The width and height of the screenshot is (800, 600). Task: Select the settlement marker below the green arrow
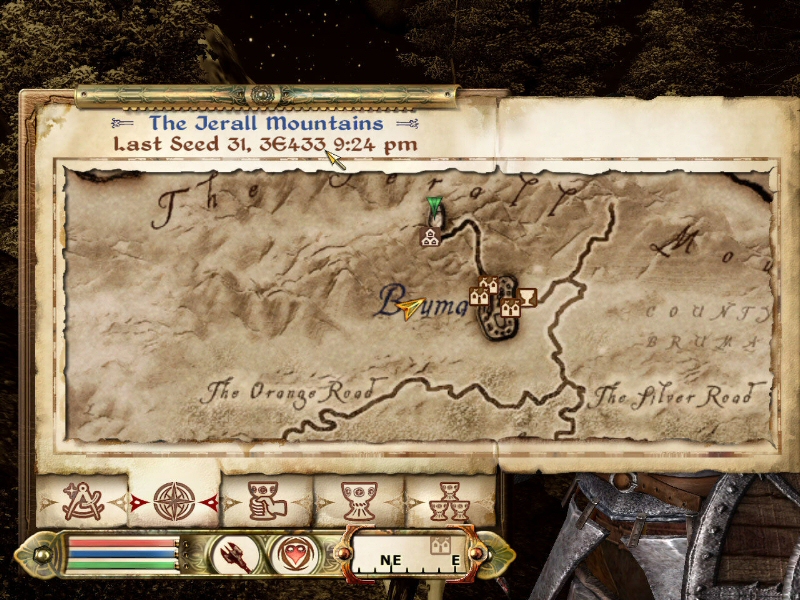click(x=431, y=237)
